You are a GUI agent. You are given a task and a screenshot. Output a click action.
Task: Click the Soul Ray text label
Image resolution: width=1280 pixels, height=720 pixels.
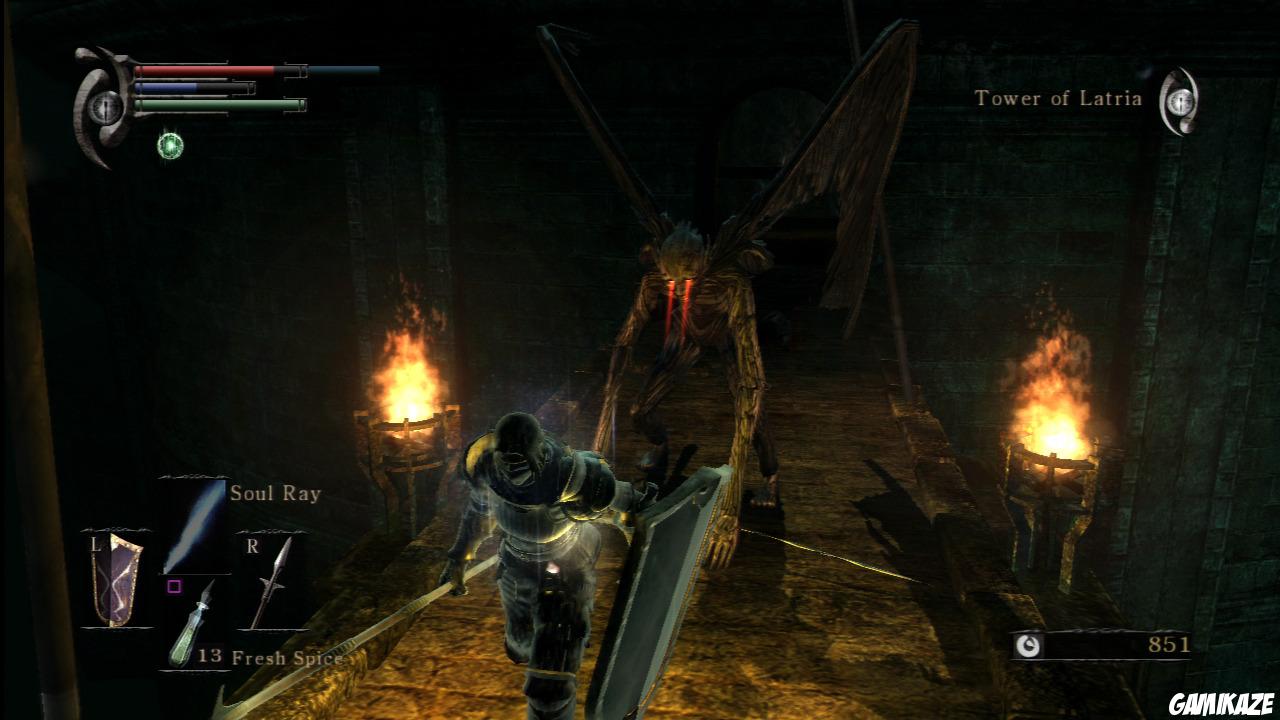(274, 493)
